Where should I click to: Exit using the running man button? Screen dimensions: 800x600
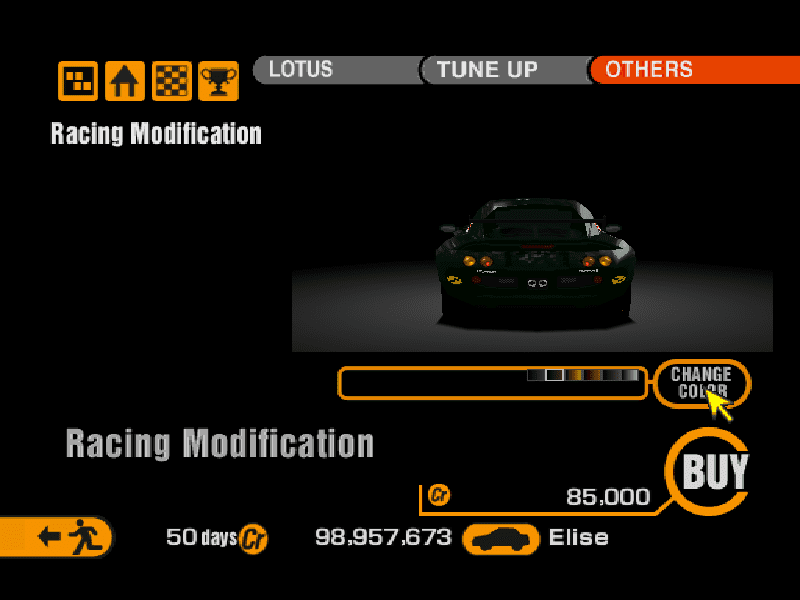click(62, 537)
